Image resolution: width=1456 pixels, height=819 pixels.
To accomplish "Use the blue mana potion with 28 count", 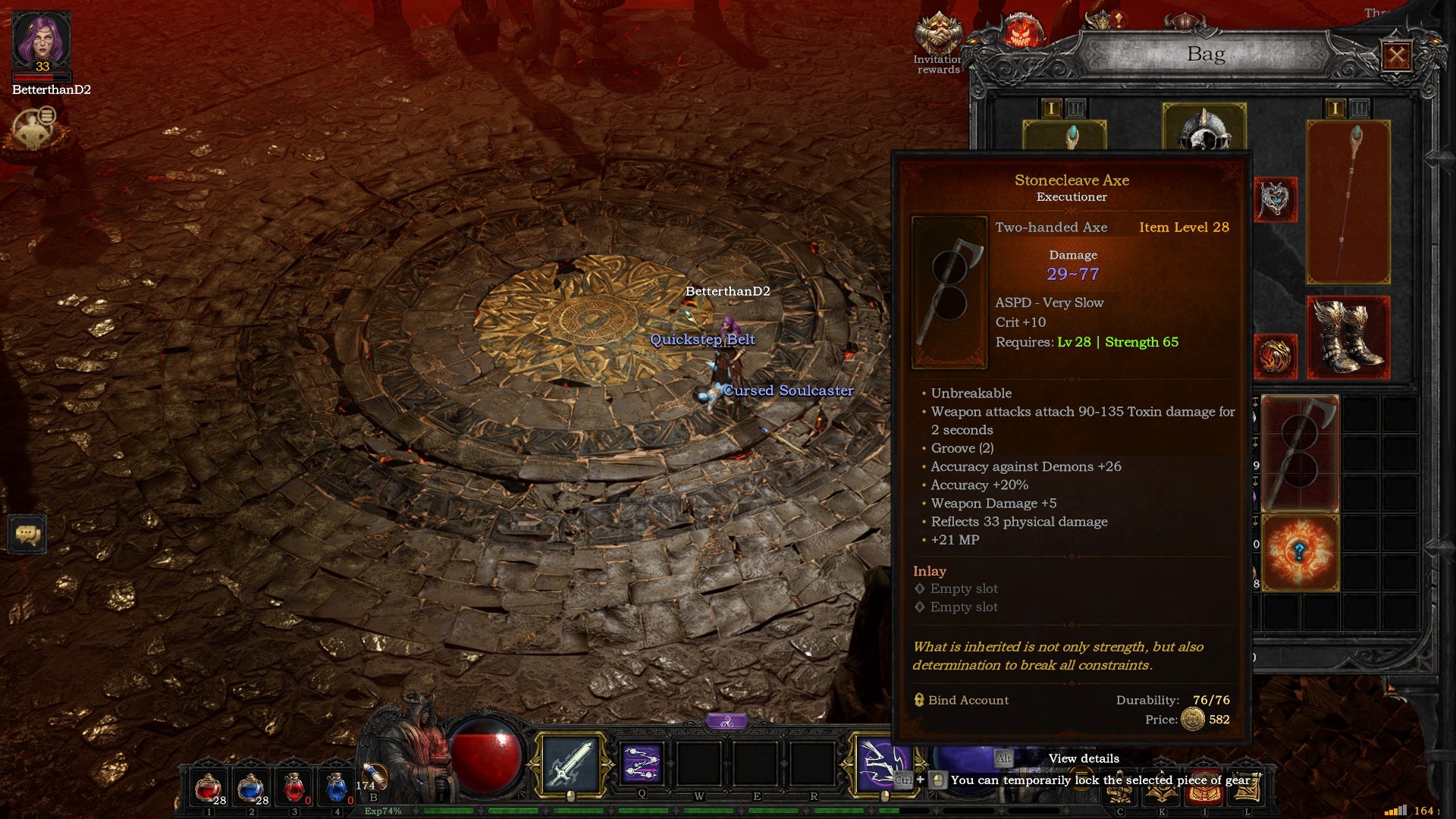I will point(250,789).
